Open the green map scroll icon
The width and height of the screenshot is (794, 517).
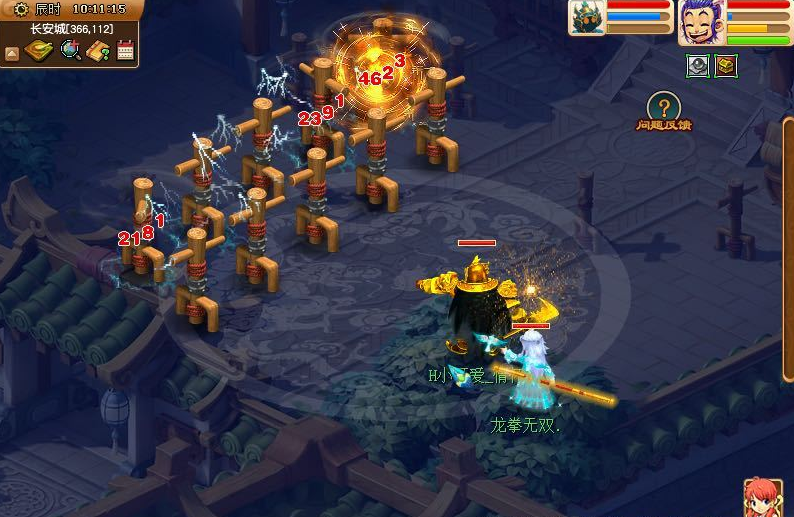point(38,50)
